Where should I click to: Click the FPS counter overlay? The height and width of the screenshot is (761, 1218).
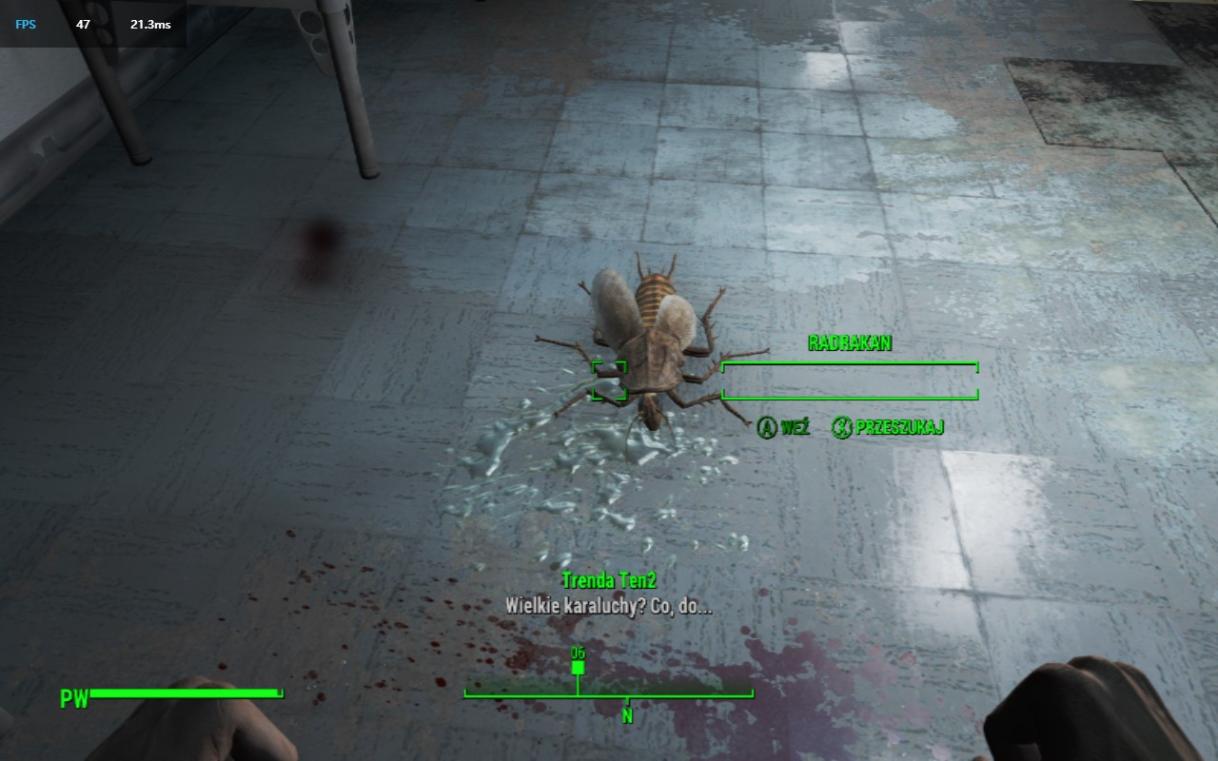[x=92, y=24]
